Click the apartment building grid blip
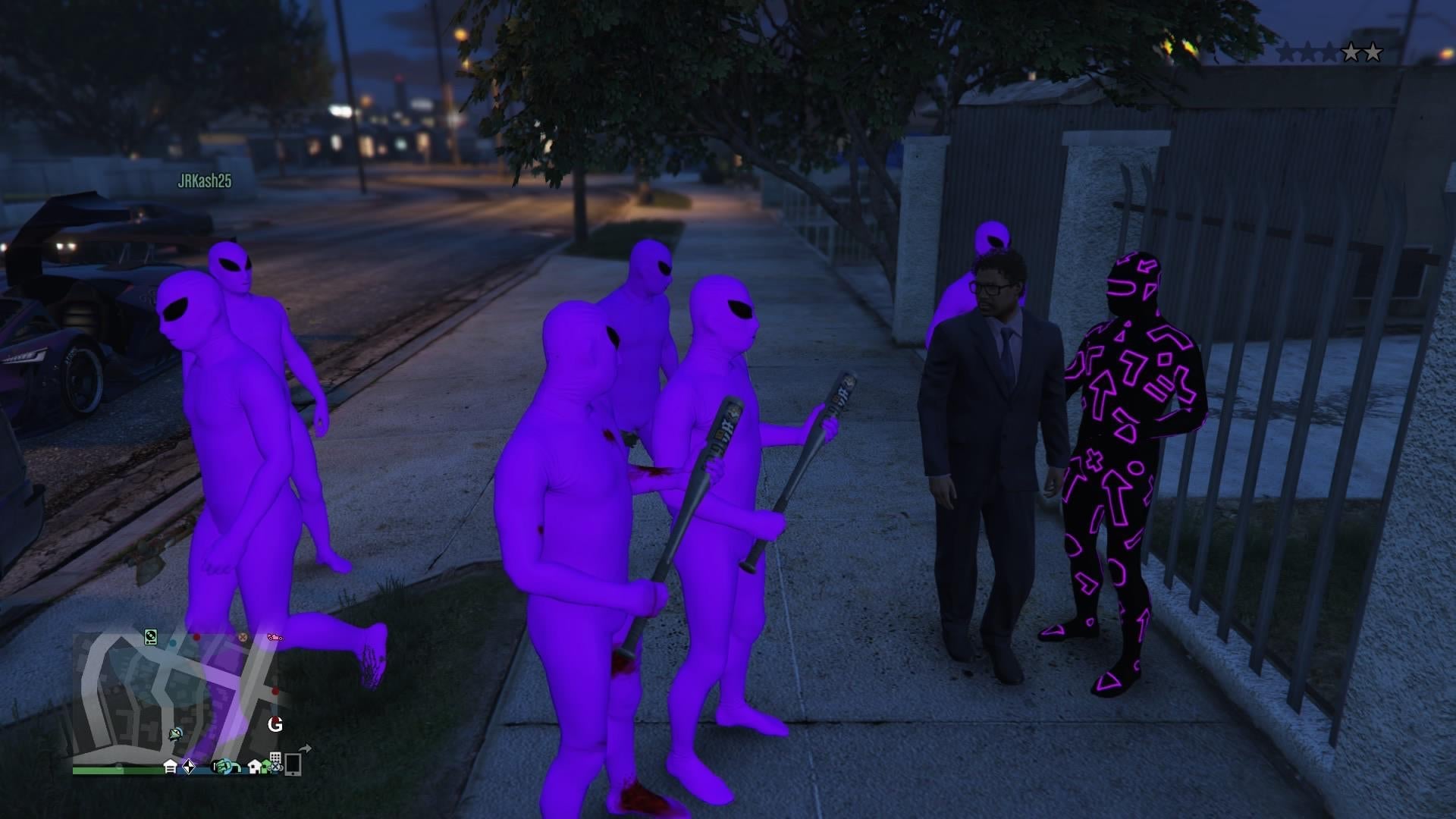This screenshot has width=1456, height=819. 276,756
